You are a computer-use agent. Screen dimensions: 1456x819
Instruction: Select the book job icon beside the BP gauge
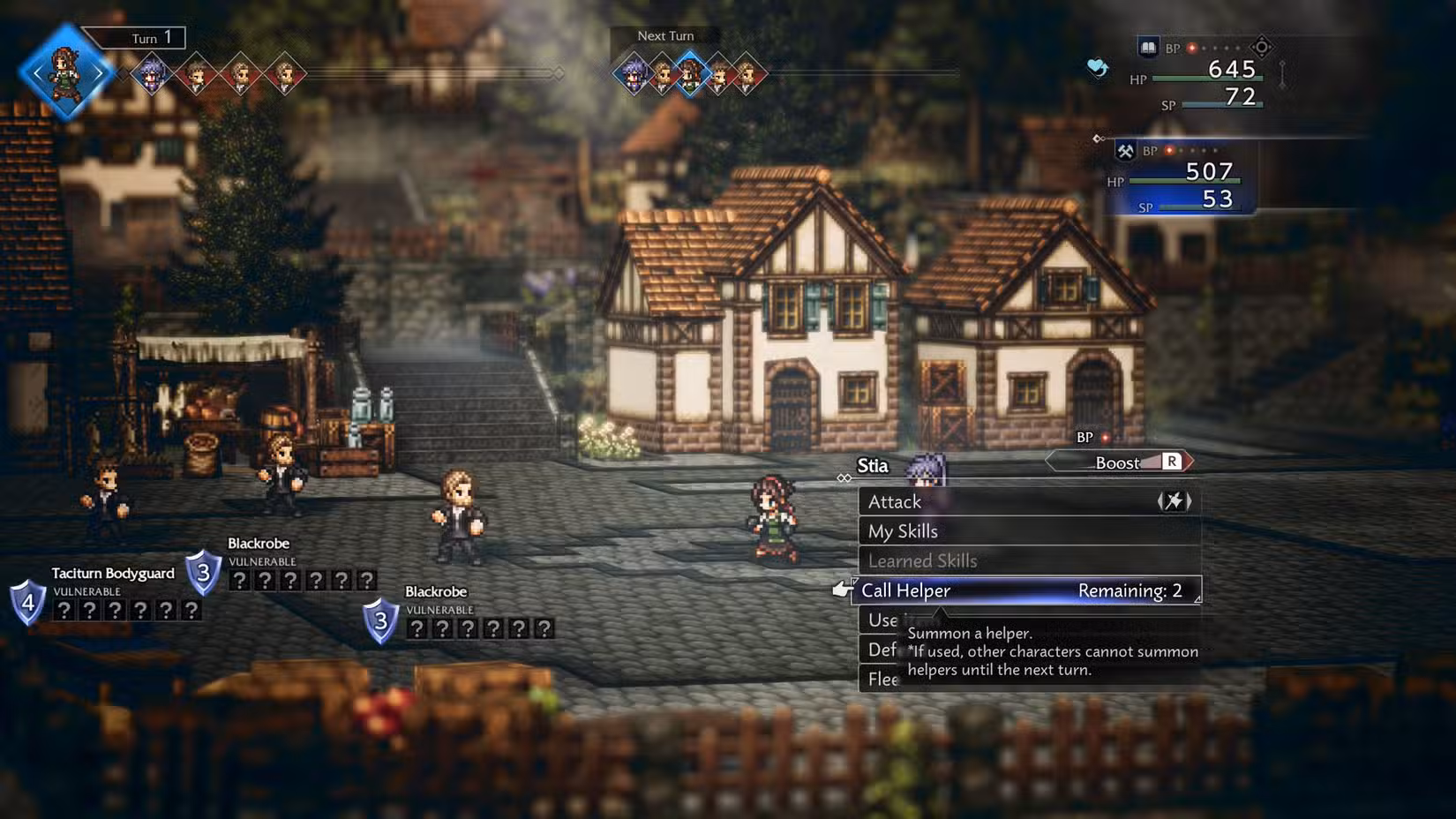coord(1148,47)
